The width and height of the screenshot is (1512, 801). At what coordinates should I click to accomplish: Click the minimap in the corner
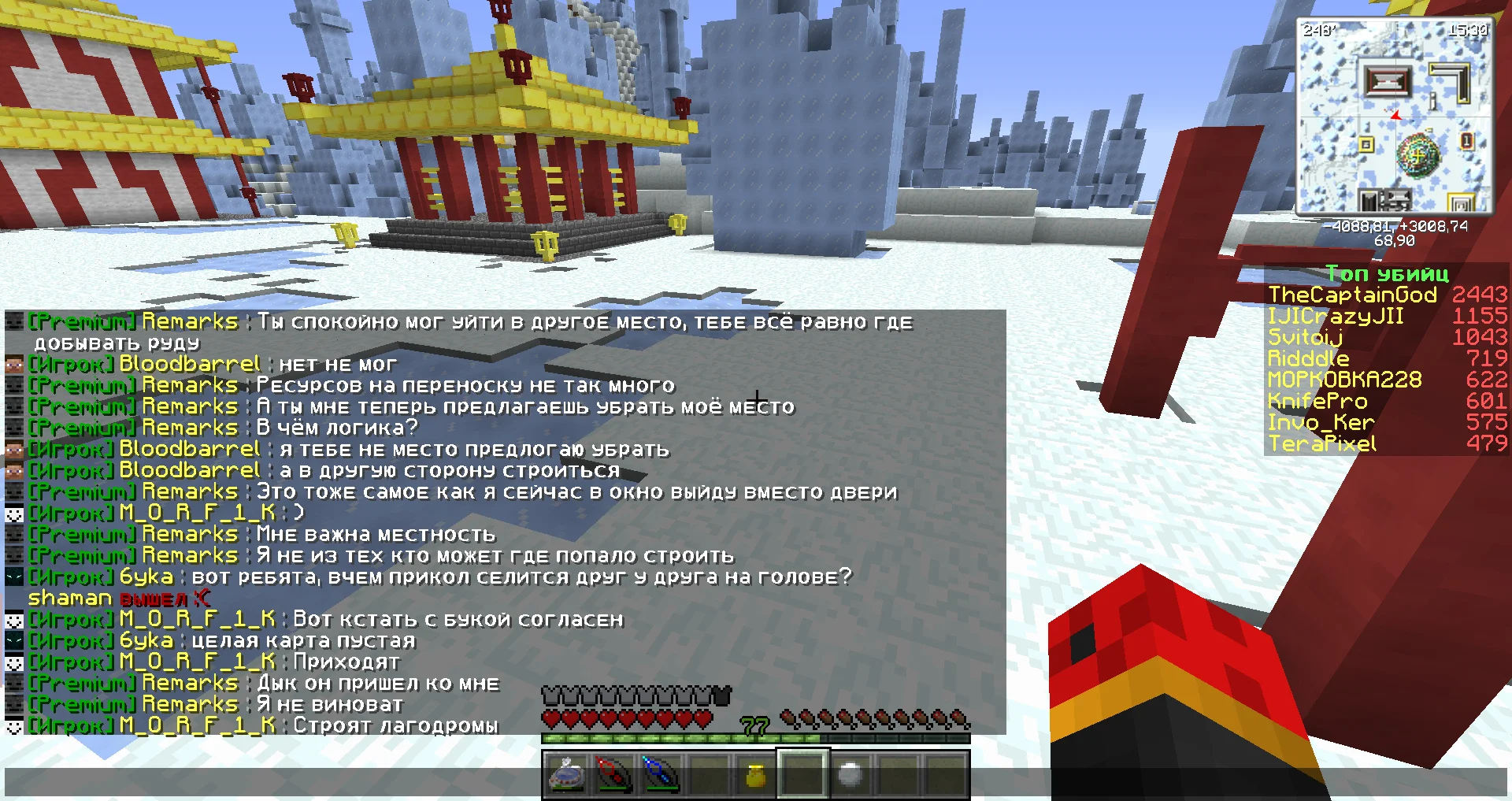tap(1394, 117)
